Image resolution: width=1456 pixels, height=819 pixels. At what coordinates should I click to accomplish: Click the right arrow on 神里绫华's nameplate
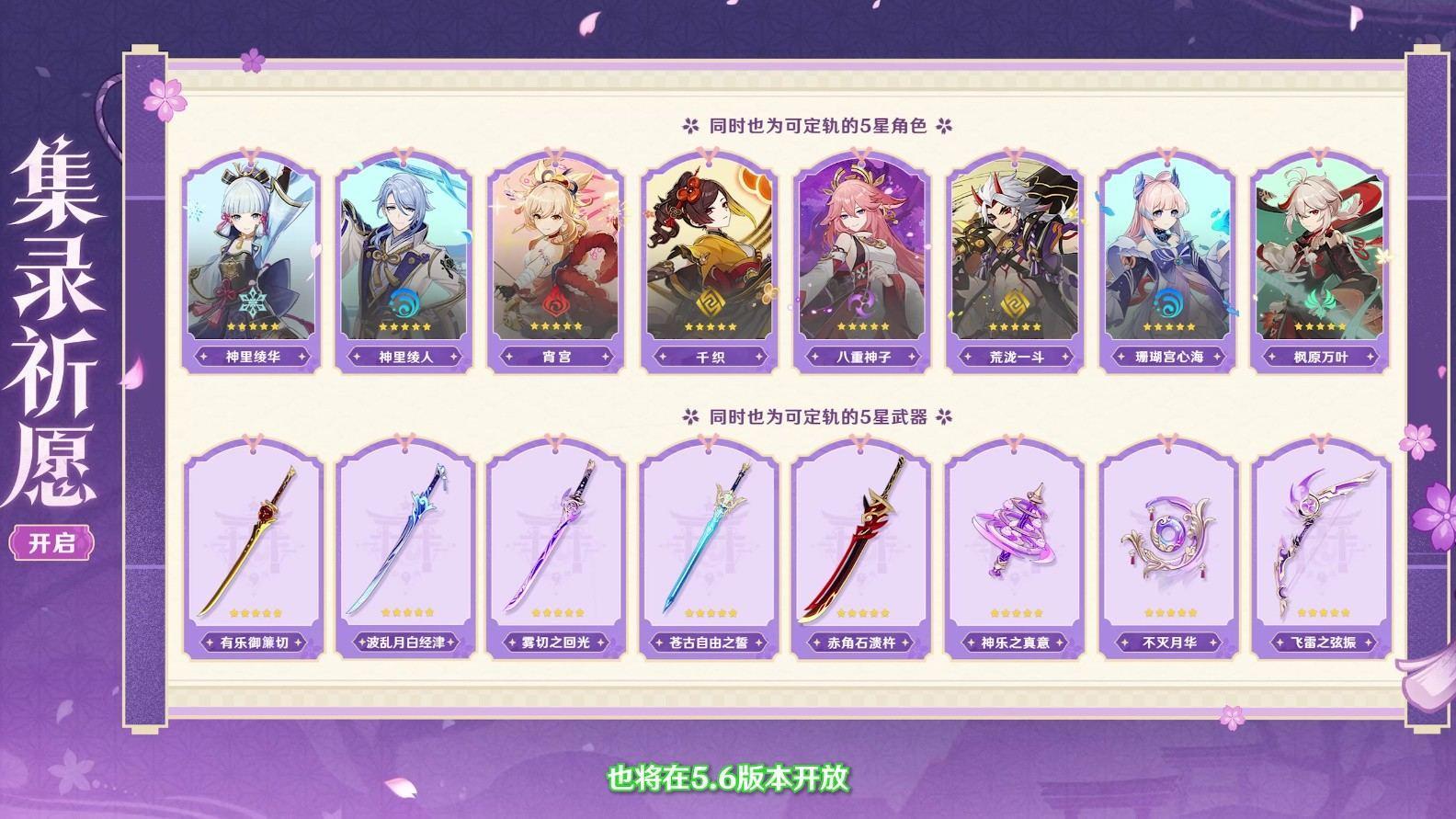pyautogui.click(x=303, y=357)
